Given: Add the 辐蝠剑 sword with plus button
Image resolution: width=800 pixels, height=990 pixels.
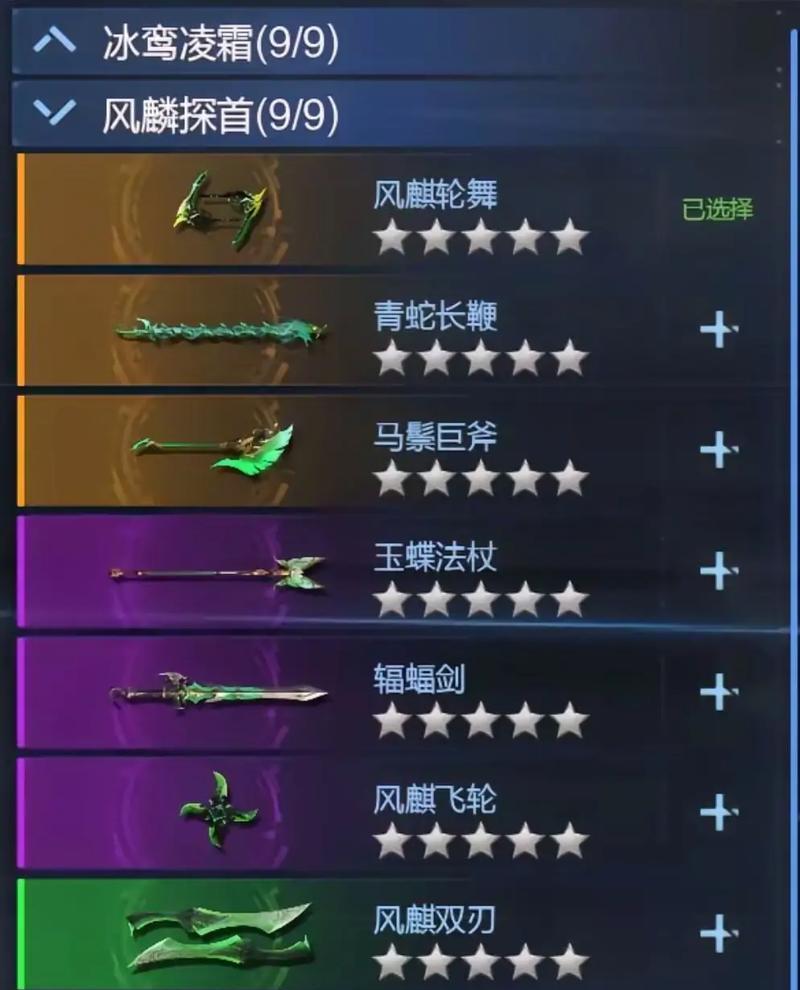Looking at the screenshot, I should [x=718, y=690].
